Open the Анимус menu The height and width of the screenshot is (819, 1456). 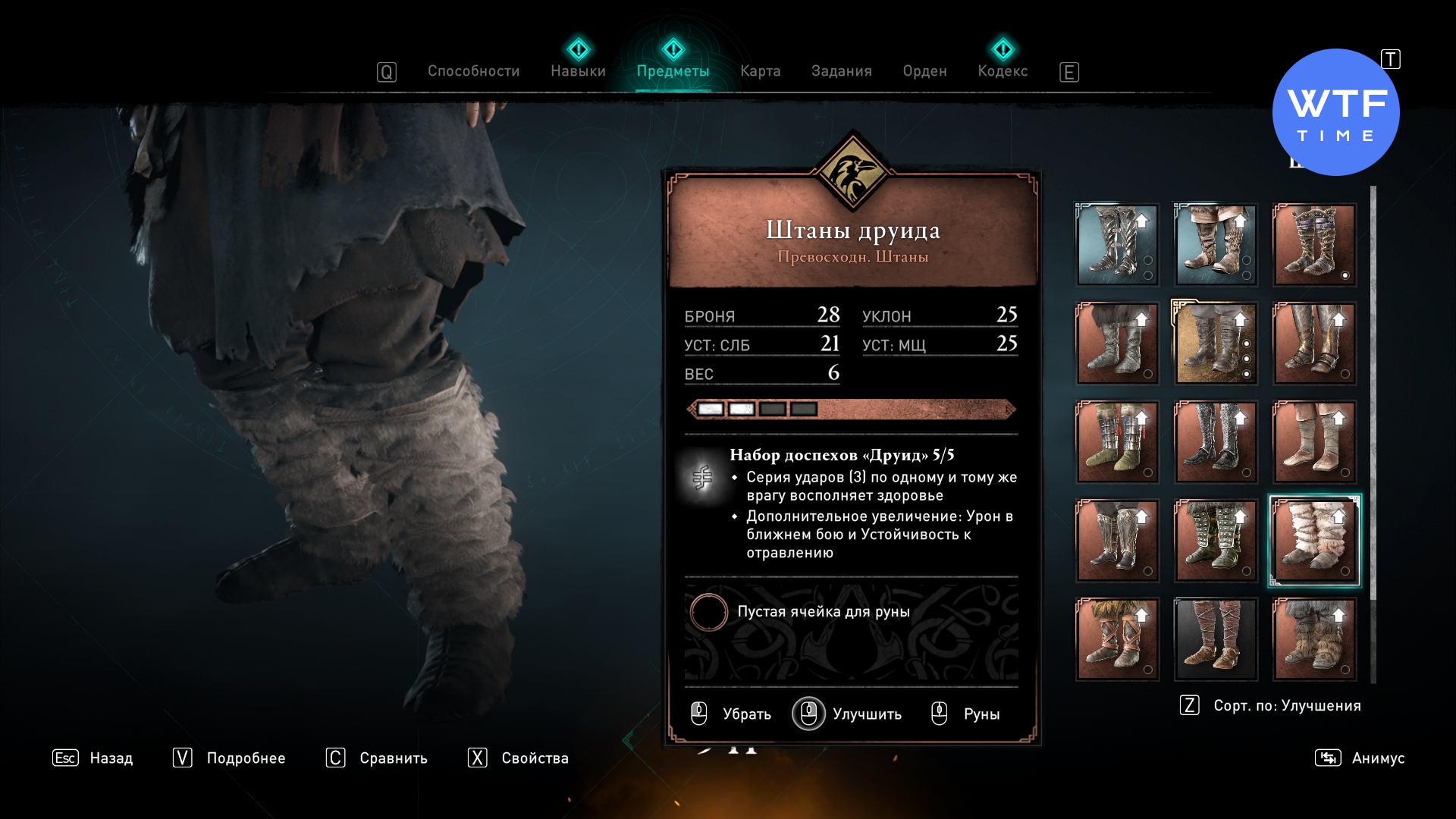[1360, 758]
